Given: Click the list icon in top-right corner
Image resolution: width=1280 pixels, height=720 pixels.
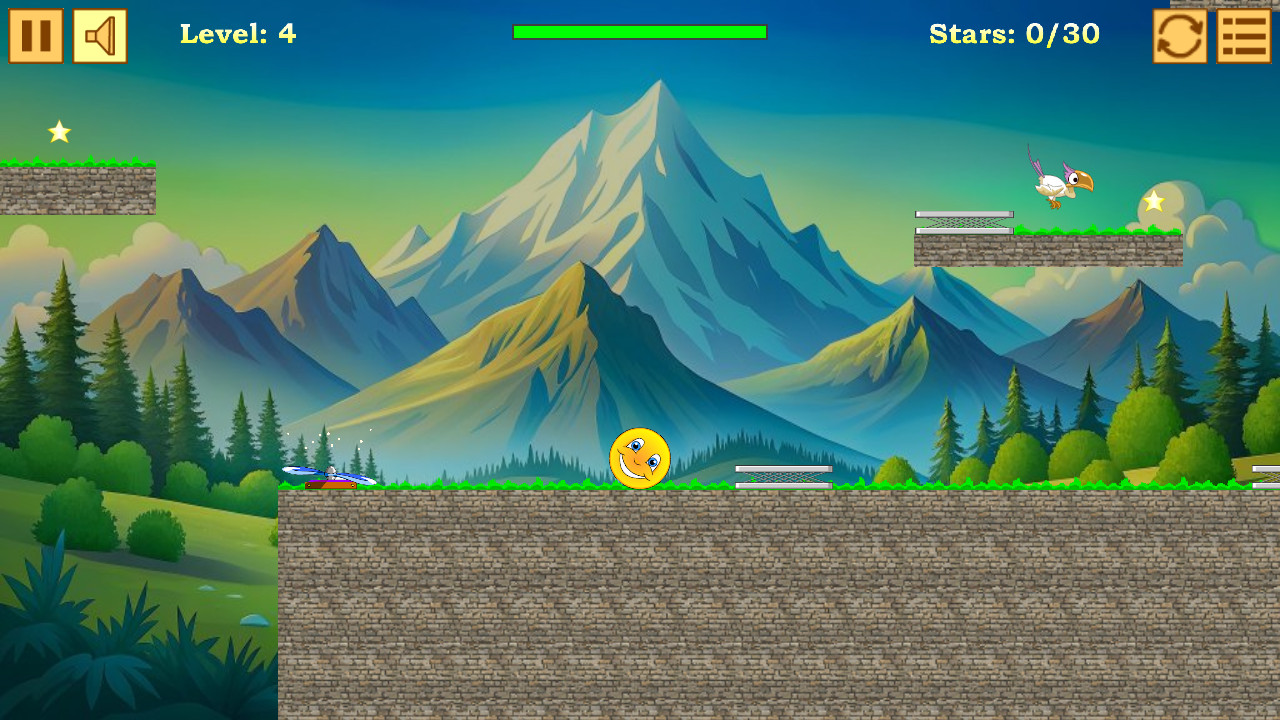Looking at the screenshot, I should point(1243,35).
